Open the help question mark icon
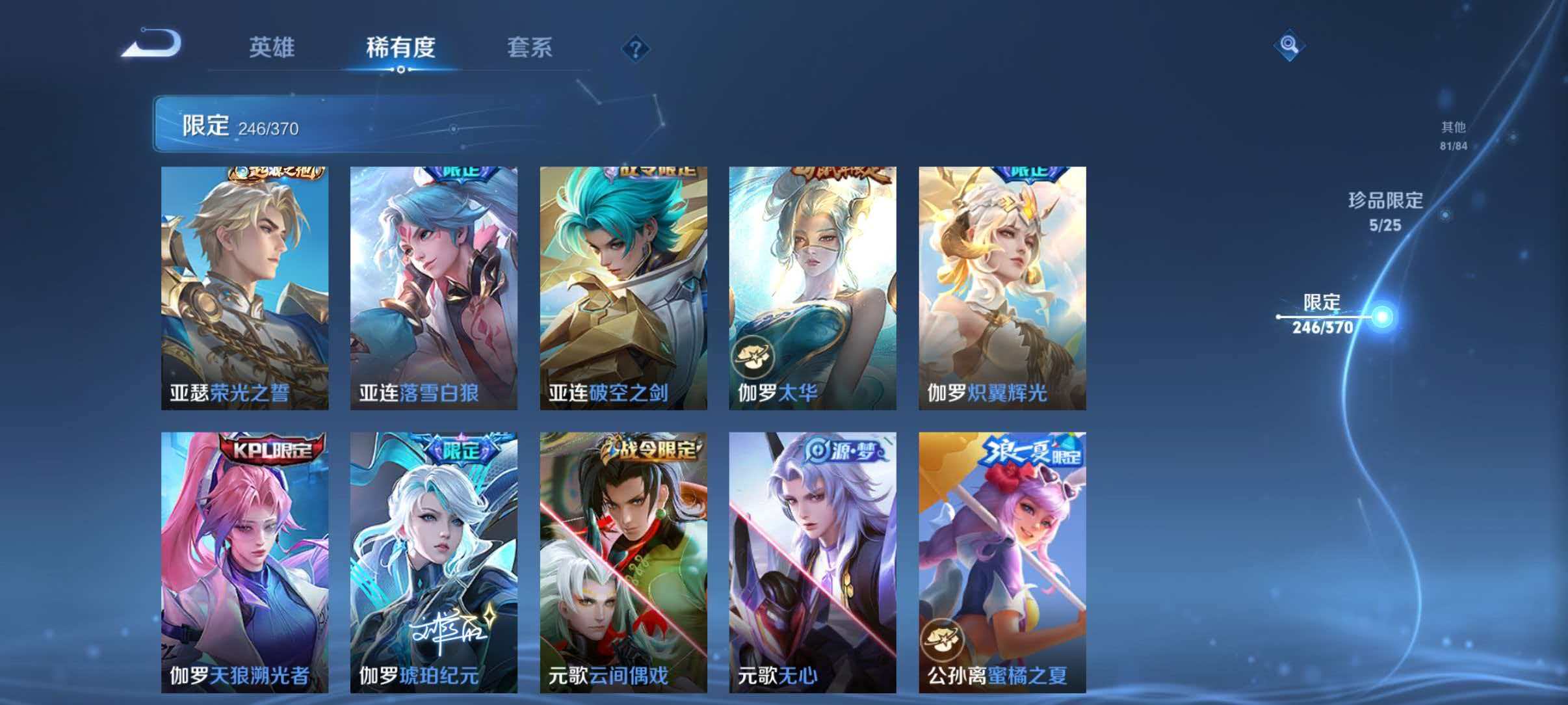This screenshot has width=1568, height=705. [x=636, y=48]
